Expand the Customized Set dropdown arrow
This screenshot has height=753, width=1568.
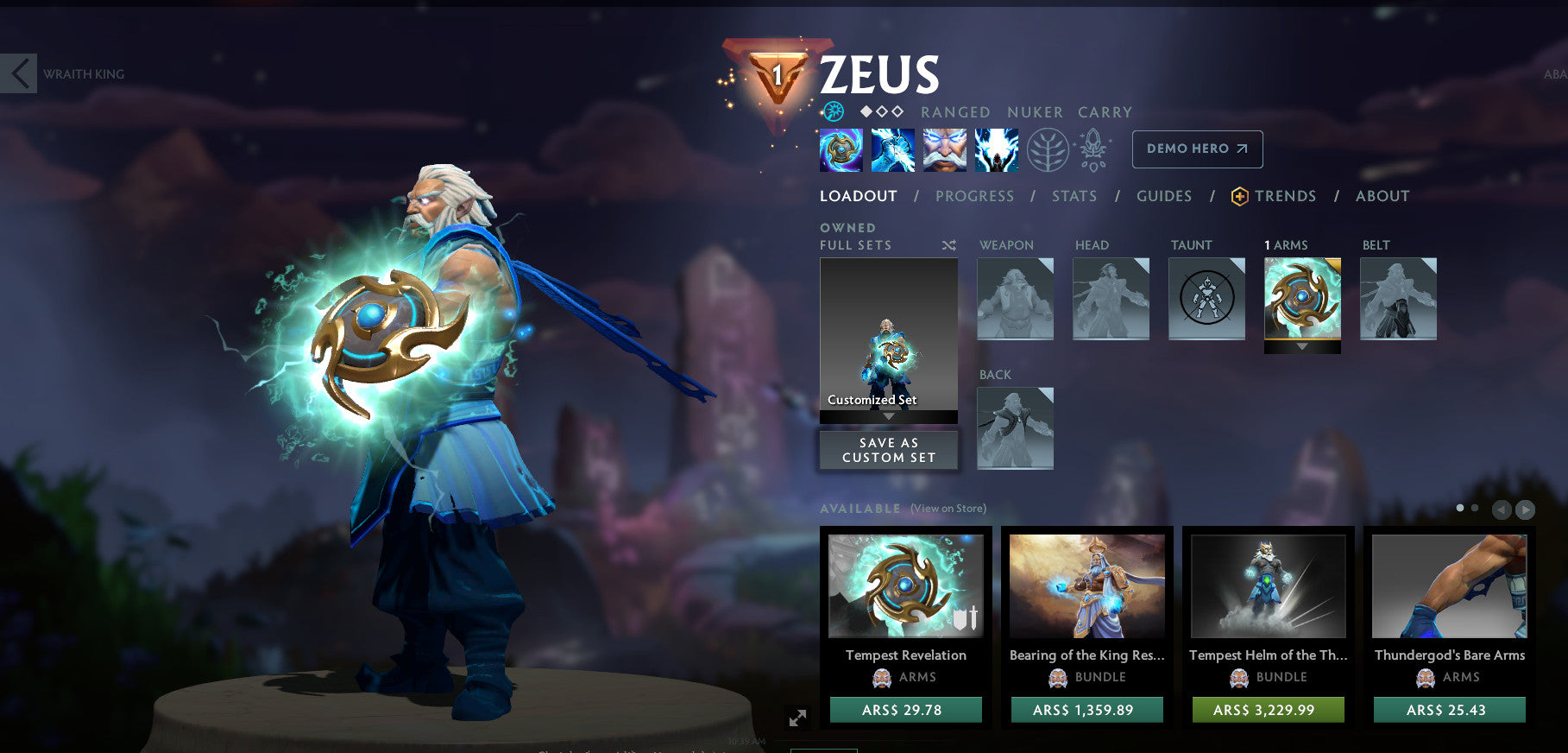(x=888, y=415)
